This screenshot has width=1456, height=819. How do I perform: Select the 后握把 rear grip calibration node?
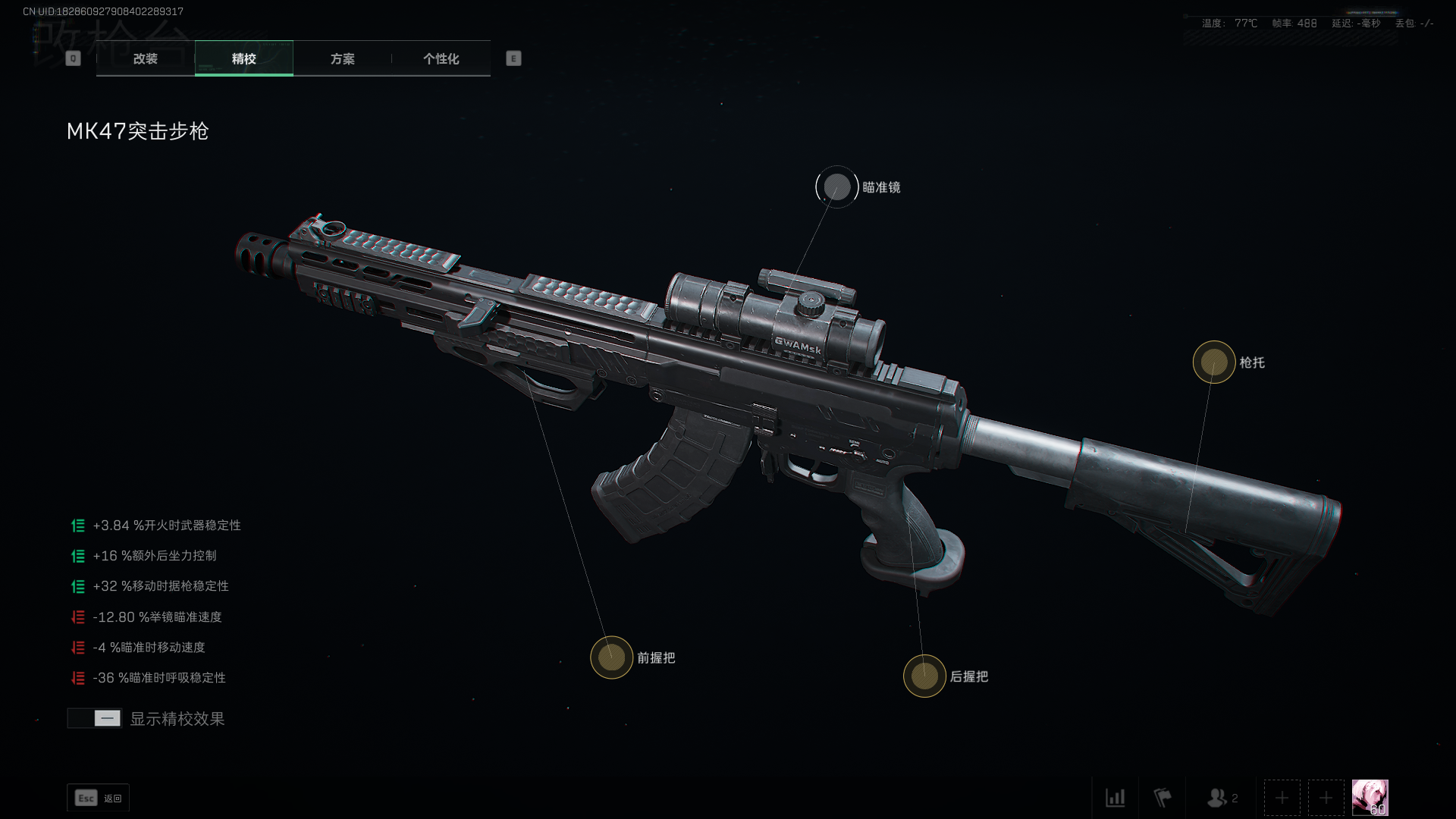(924, 676)
